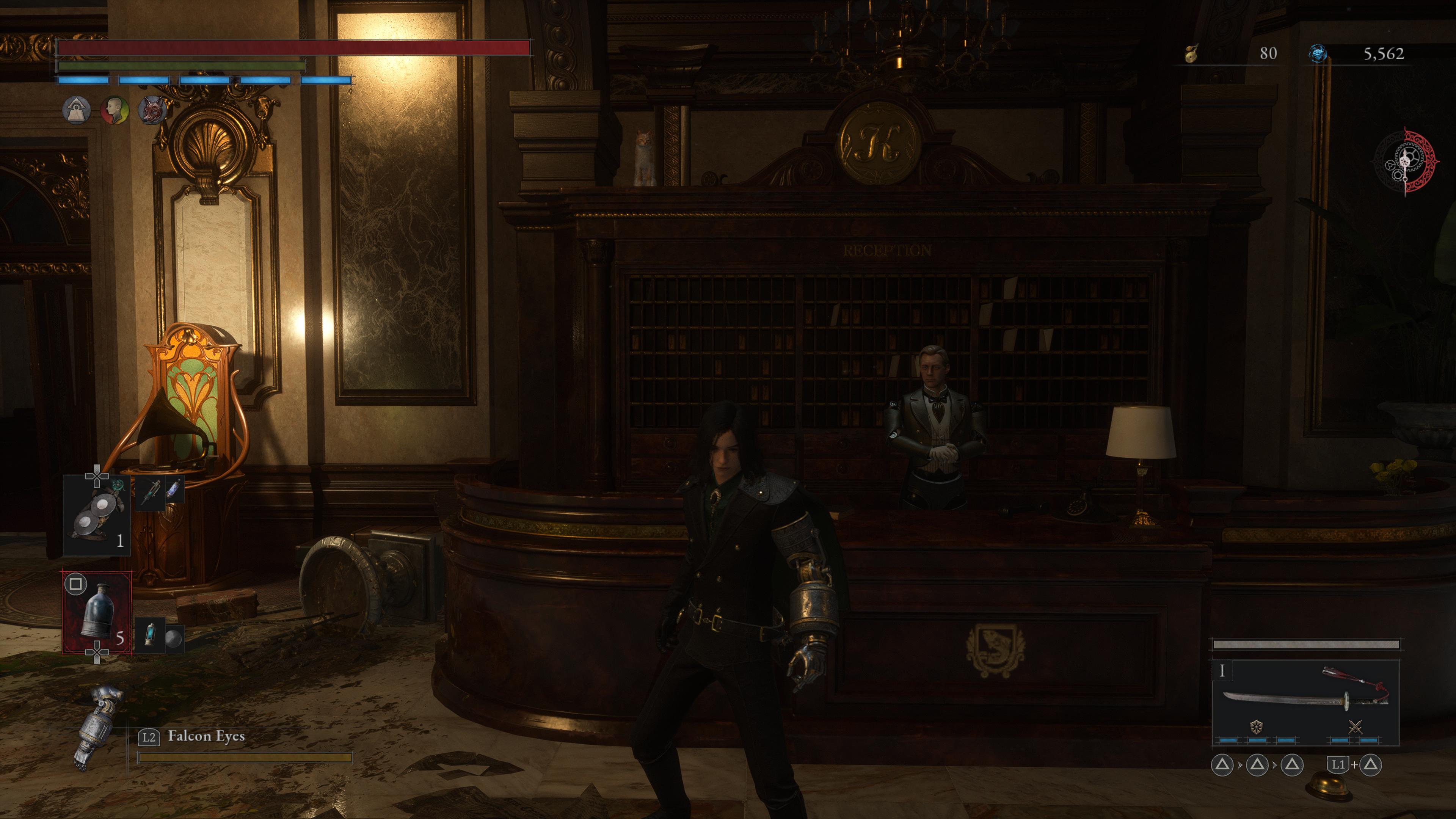Click the red gear compass dial
The image size is (1456, 819).
pos(1405,163)
